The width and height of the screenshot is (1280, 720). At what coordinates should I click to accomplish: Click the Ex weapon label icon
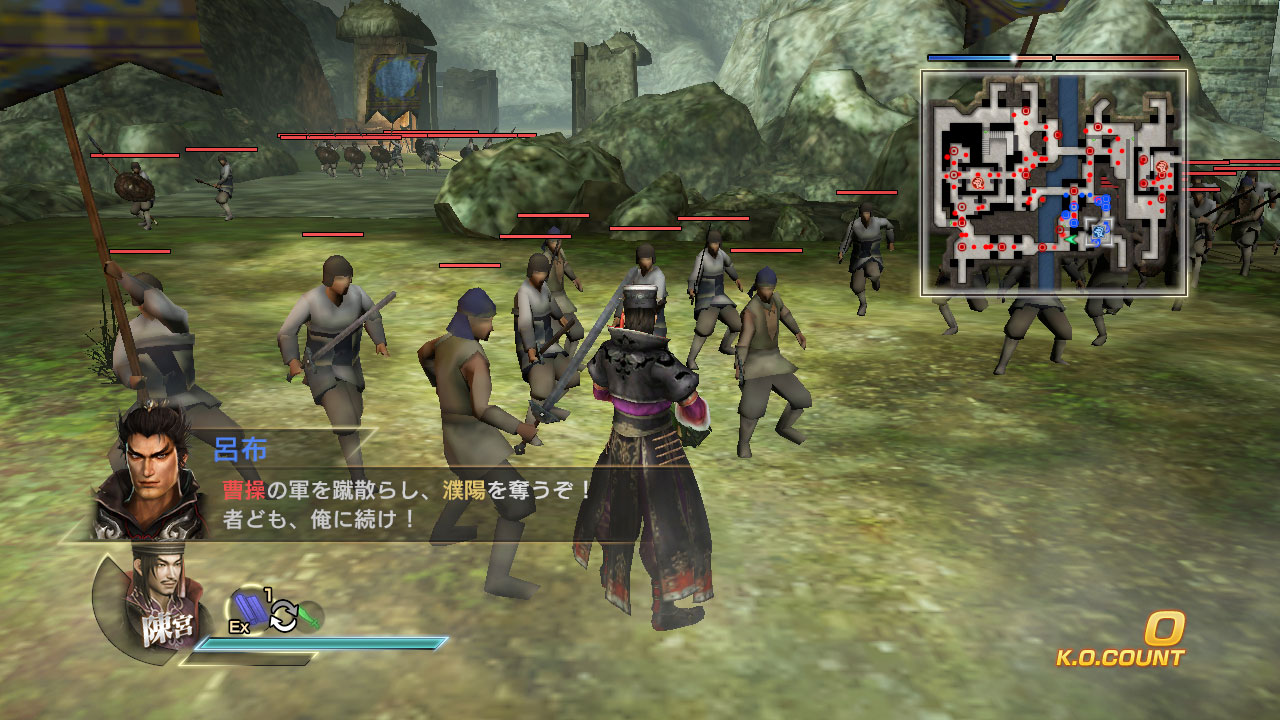pos(238,626)
